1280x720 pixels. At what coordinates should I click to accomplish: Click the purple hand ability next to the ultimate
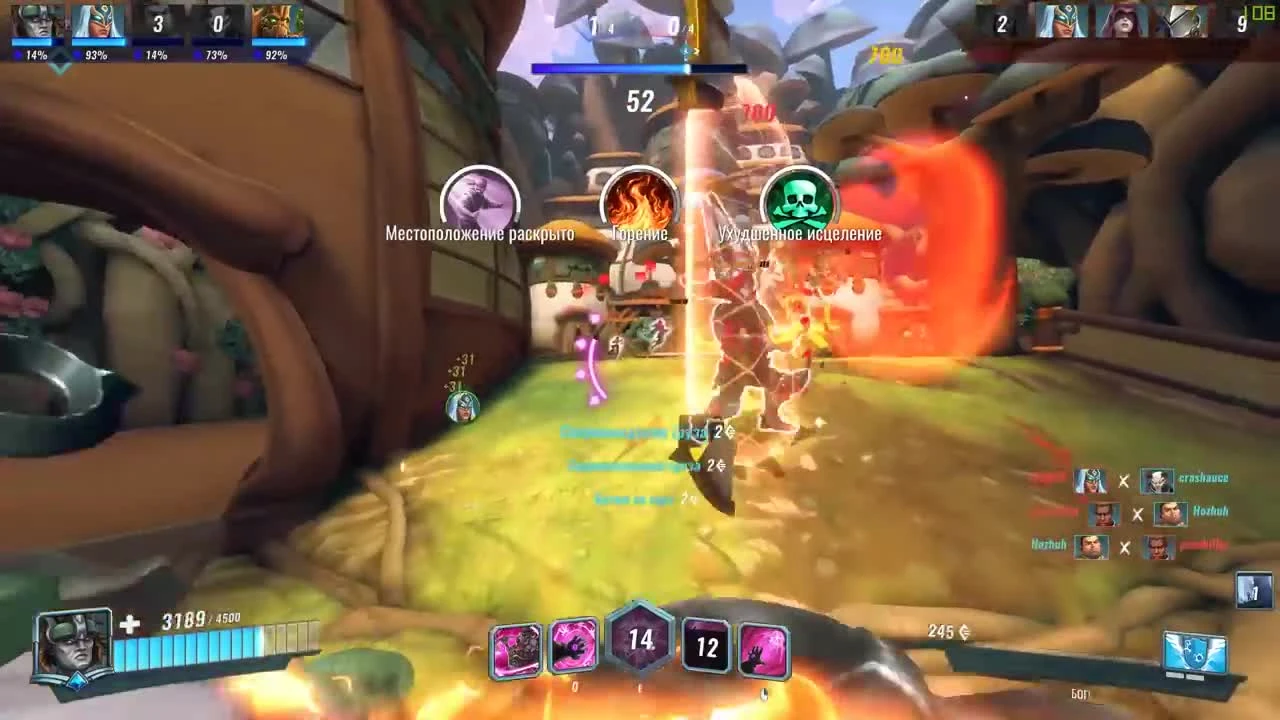[576, 647]
